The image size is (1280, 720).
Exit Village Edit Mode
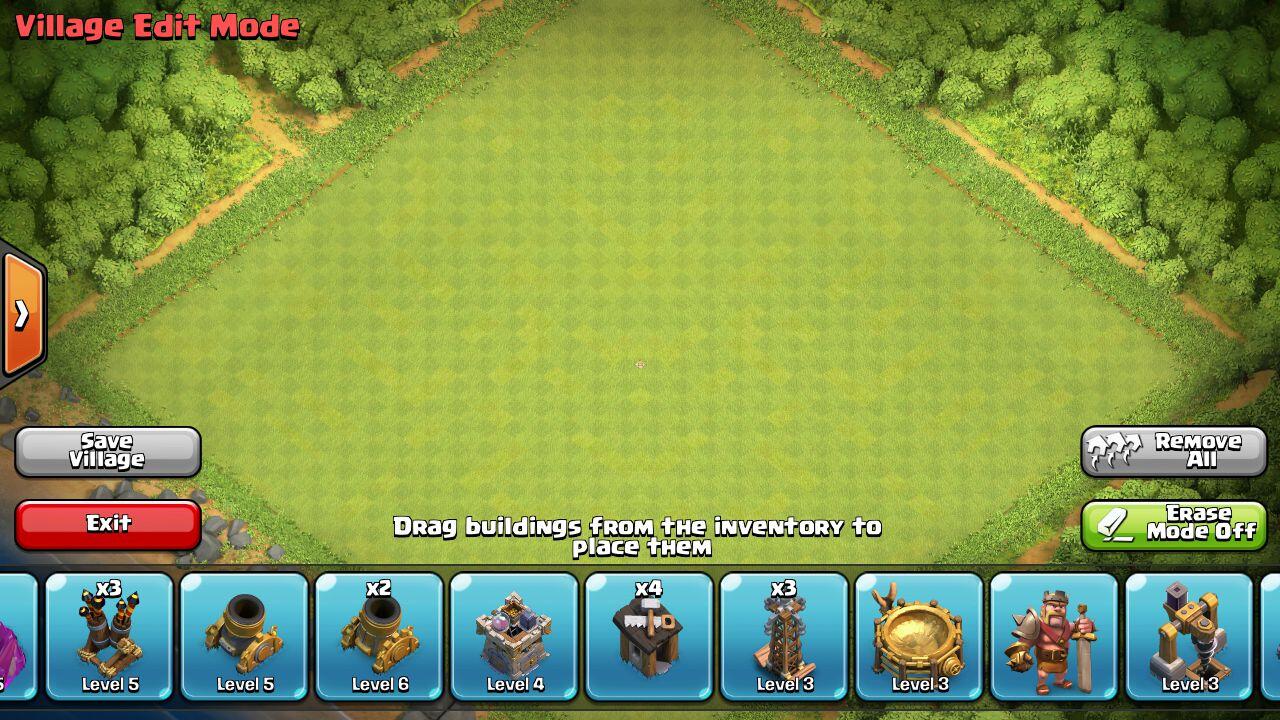pyautogui.click(x=107, y=524)
